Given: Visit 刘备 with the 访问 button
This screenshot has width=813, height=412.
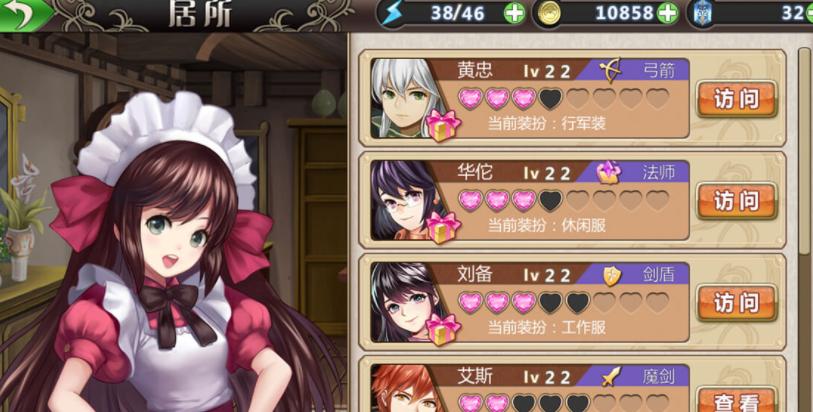Looking at the screenshot, I should pos(736,302).
